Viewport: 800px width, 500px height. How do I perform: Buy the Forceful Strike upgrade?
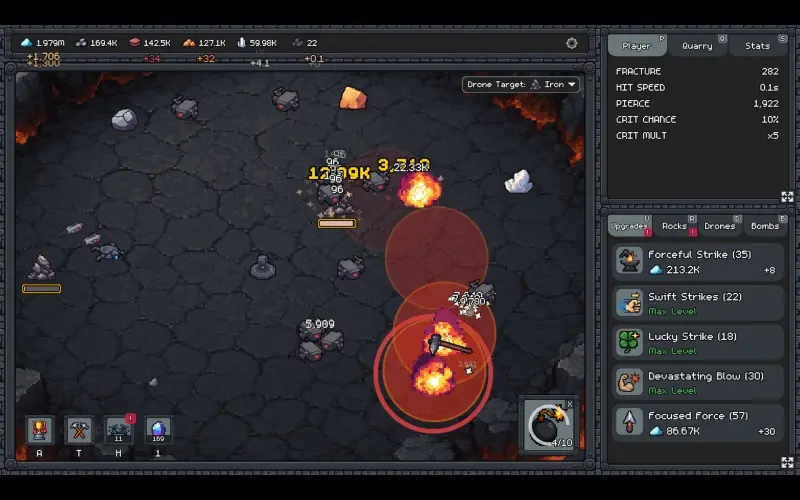(697, 262)
